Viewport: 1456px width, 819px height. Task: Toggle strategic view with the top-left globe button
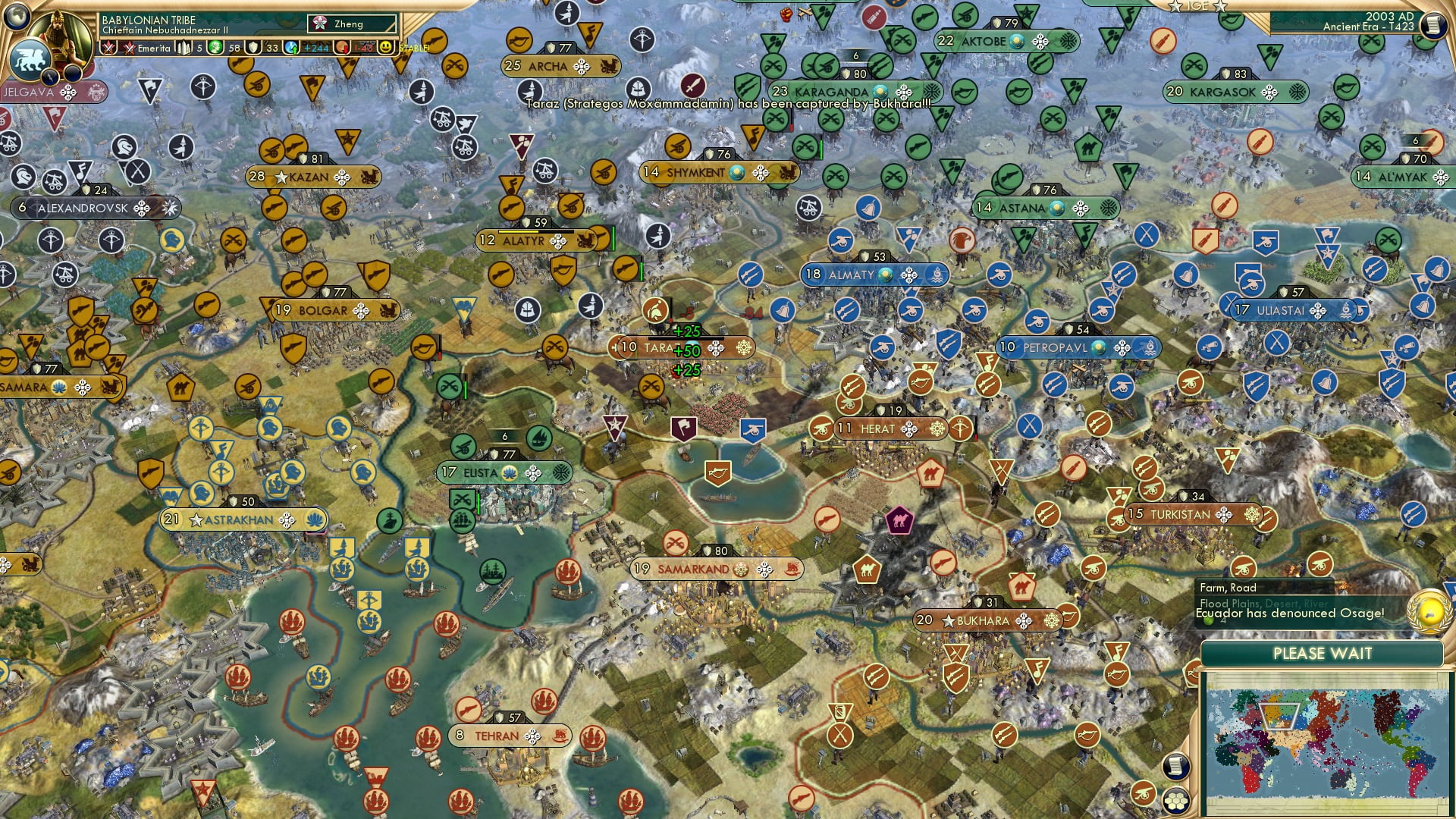tap(16, 17)
